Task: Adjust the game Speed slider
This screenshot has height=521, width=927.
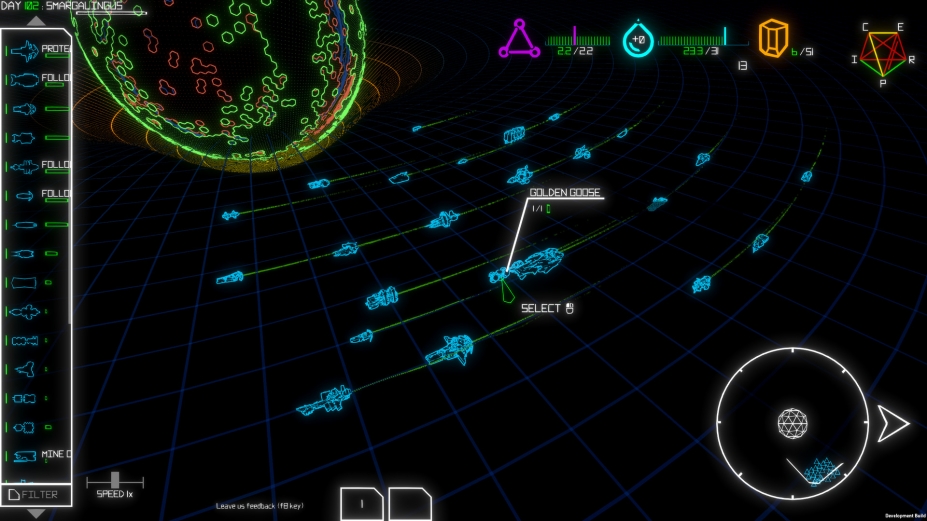Action: 115,480
